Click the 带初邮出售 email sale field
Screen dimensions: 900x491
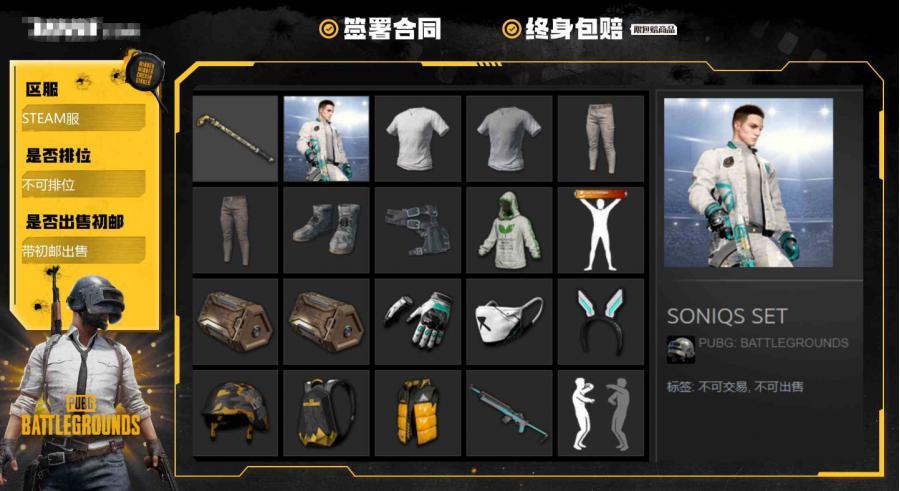(x=82, y=251)
